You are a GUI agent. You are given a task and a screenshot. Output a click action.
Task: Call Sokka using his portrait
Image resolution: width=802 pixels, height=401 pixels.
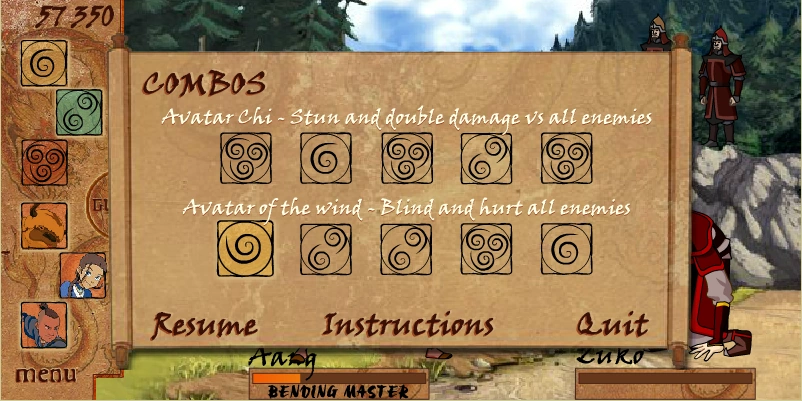coord(44,325)
